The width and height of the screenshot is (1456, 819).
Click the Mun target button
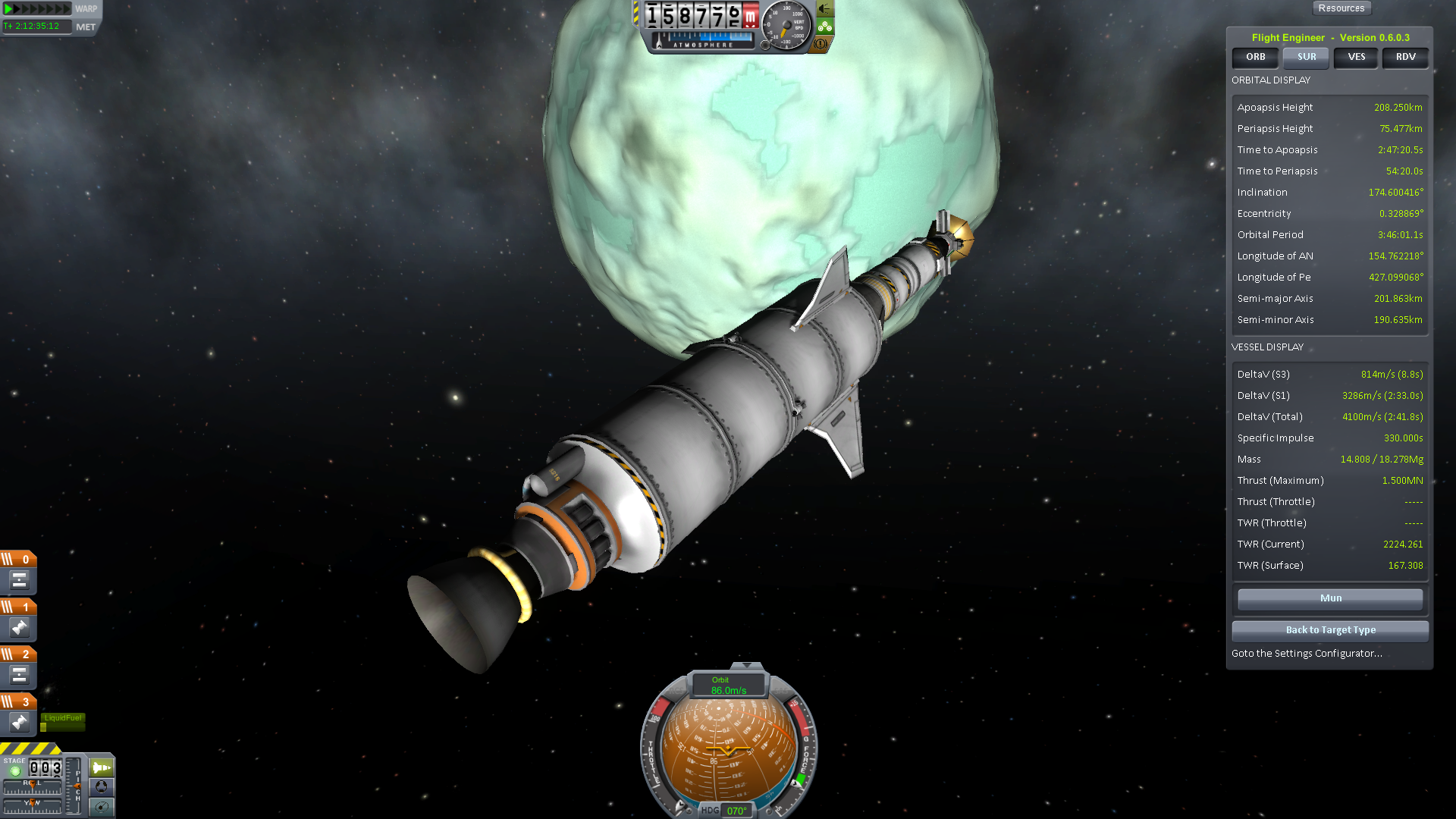[x=1330, y=598]
